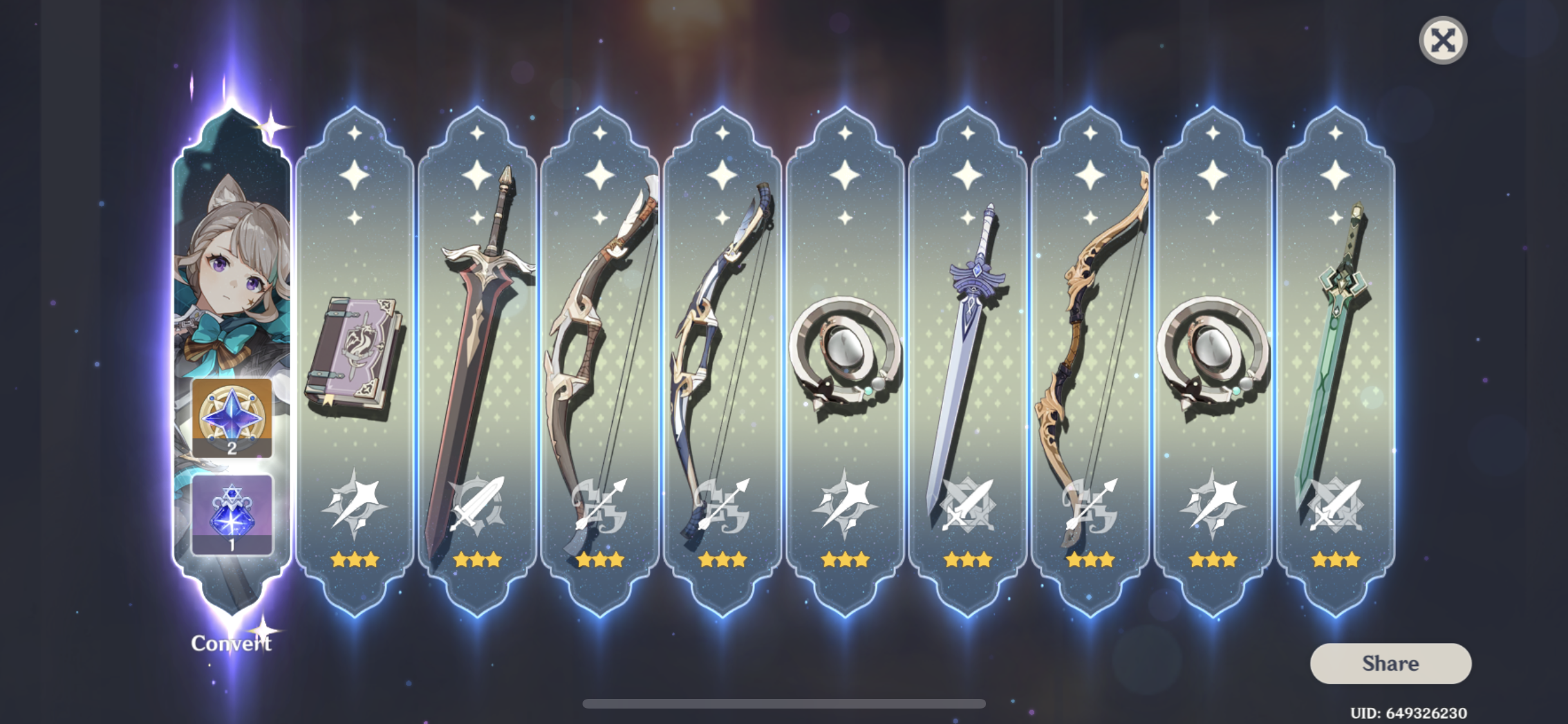This screenshot has height=724, width=1568.
Task: Select the green Skyrider Sword card
Action: (1339, 354)
